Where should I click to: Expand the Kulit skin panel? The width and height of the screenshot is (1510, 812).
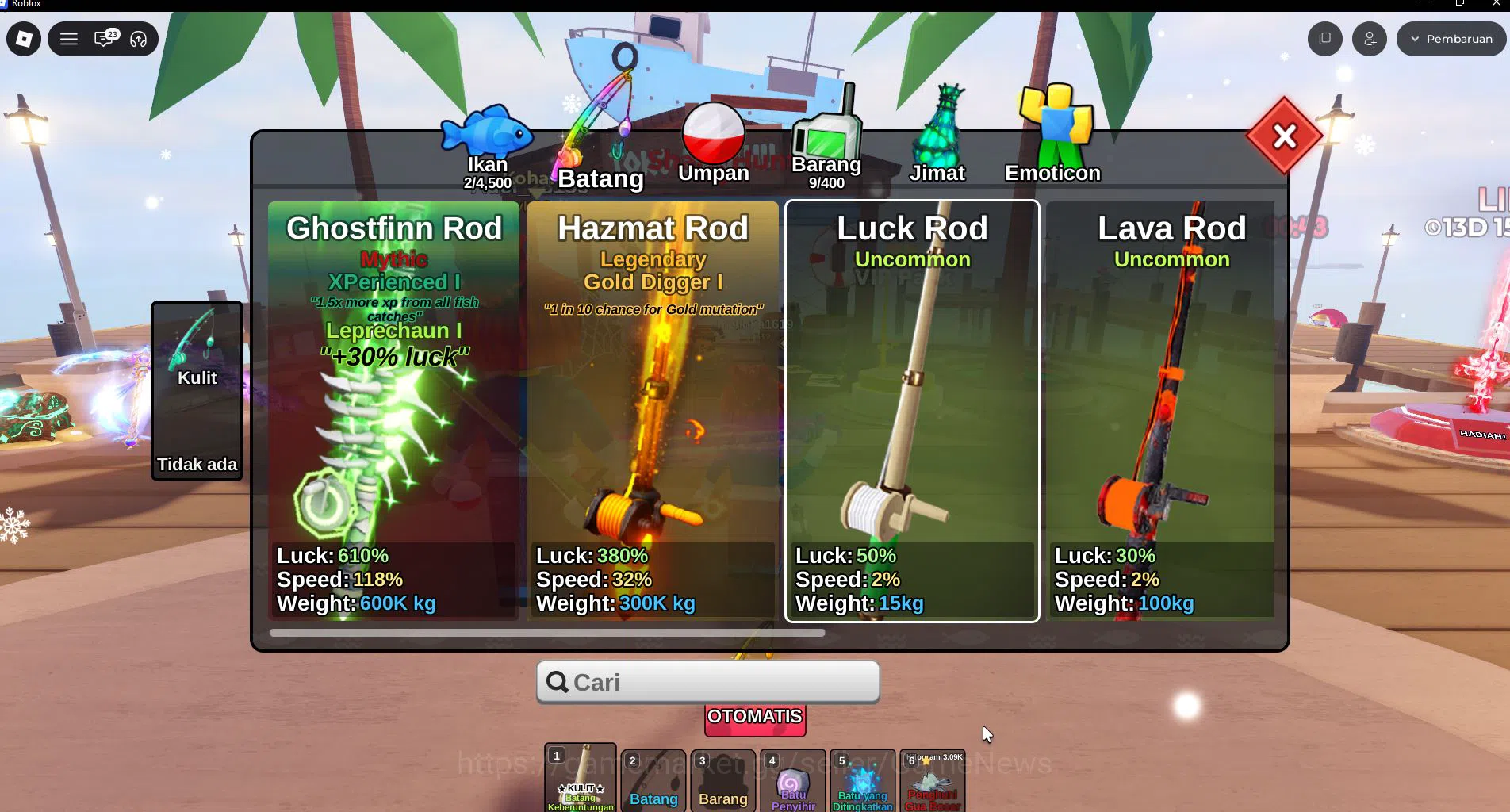pos(197,389)
